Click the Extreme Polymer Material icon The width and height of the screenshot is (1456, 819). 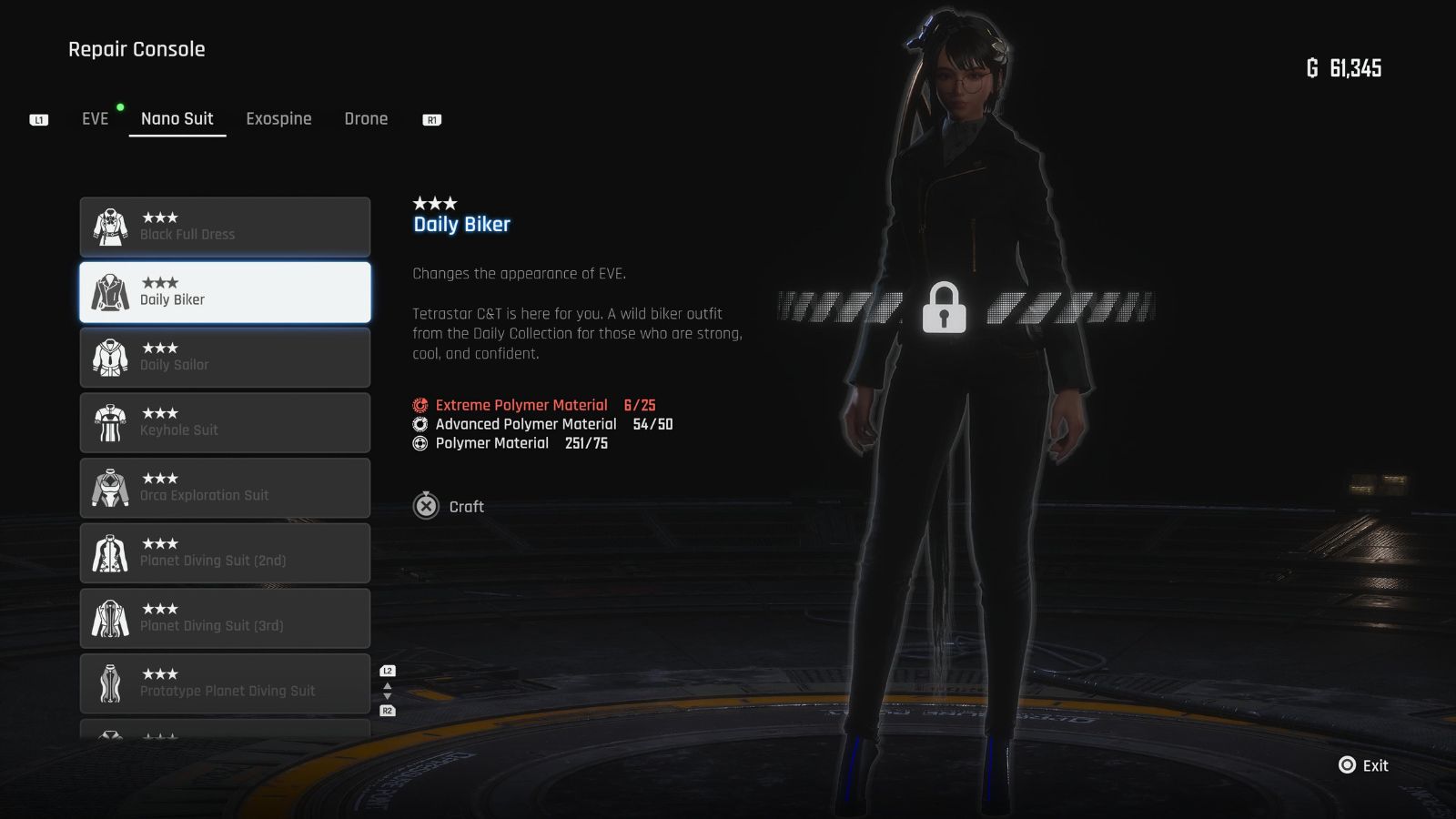click(x=420, y=405)
